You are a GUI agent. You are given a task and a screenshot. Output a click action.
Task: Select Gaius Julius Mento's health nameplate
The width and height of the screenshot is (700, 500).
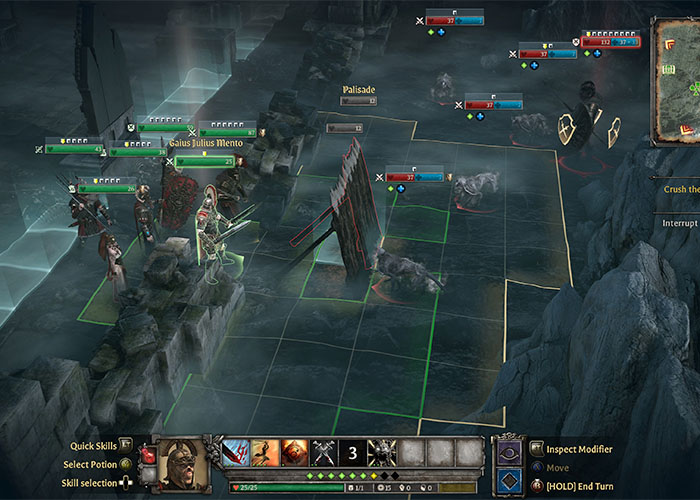coord(204,160)
